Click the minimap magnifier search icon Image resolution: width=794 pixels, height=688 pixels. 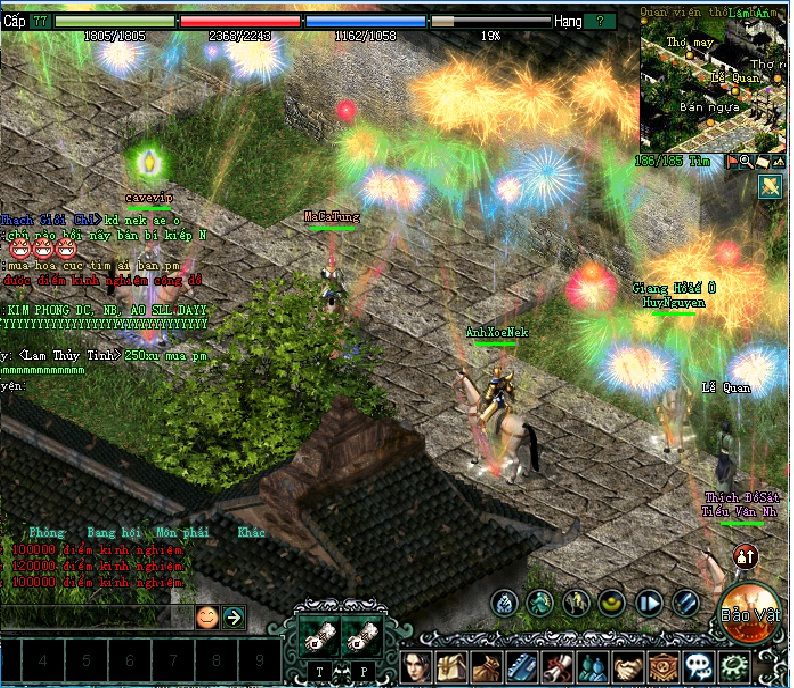(x=746, y=160)
